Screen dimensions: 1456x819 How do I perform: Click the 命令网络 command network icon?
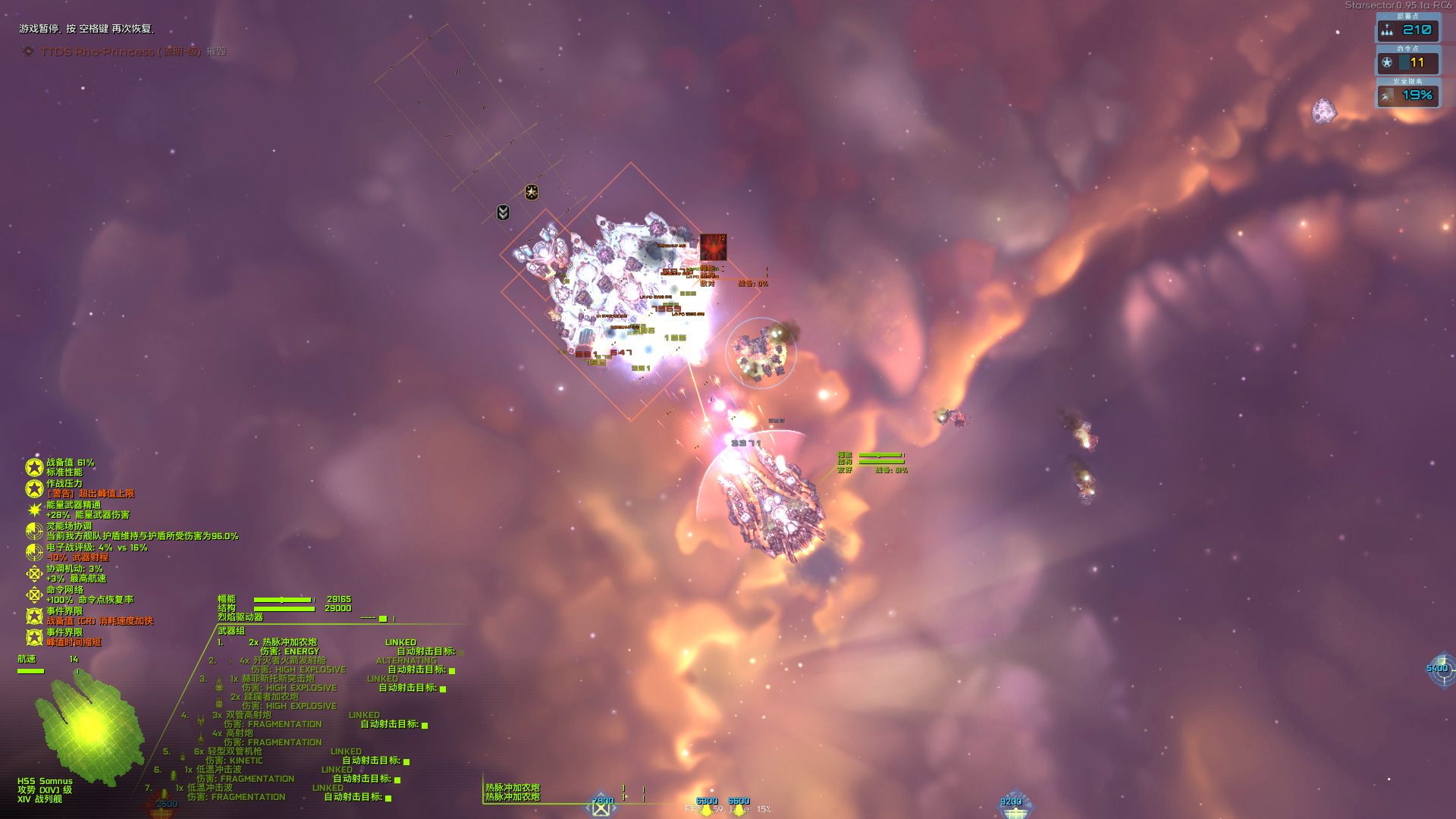(x=34, y=595)
